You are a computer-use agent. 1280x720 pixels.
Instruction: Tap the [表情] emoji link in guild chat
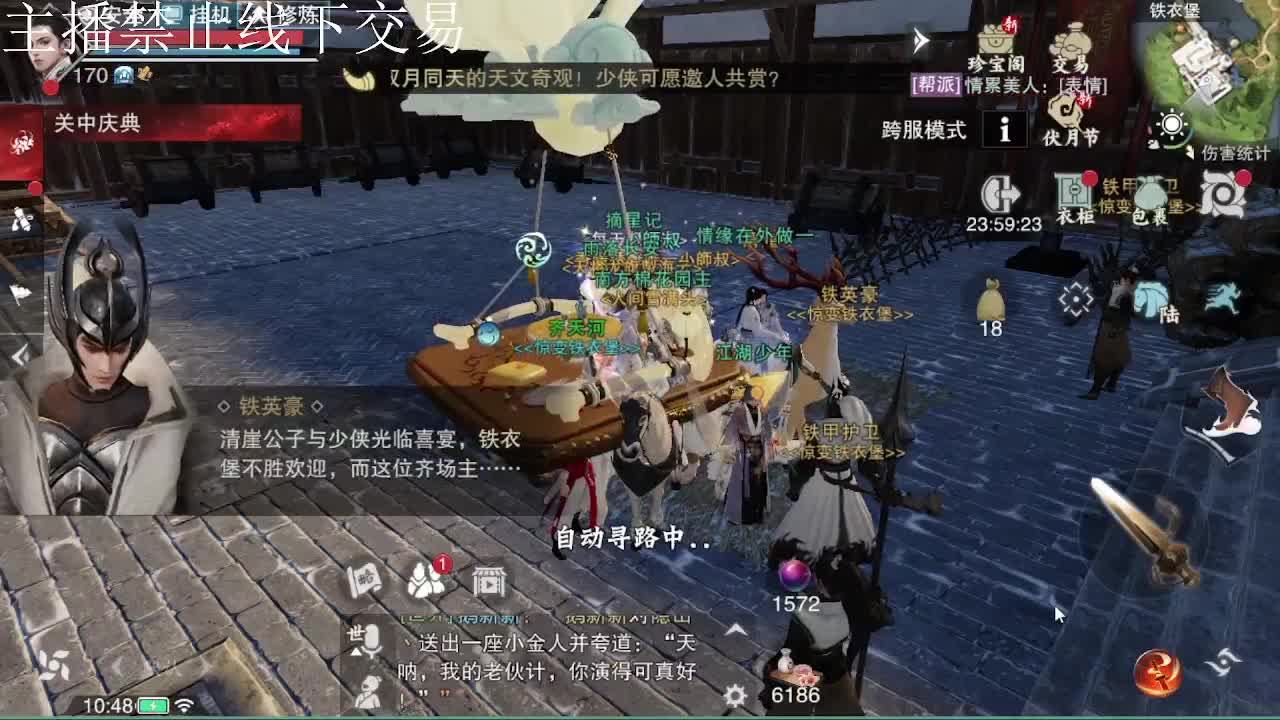tap(1084, 86)
